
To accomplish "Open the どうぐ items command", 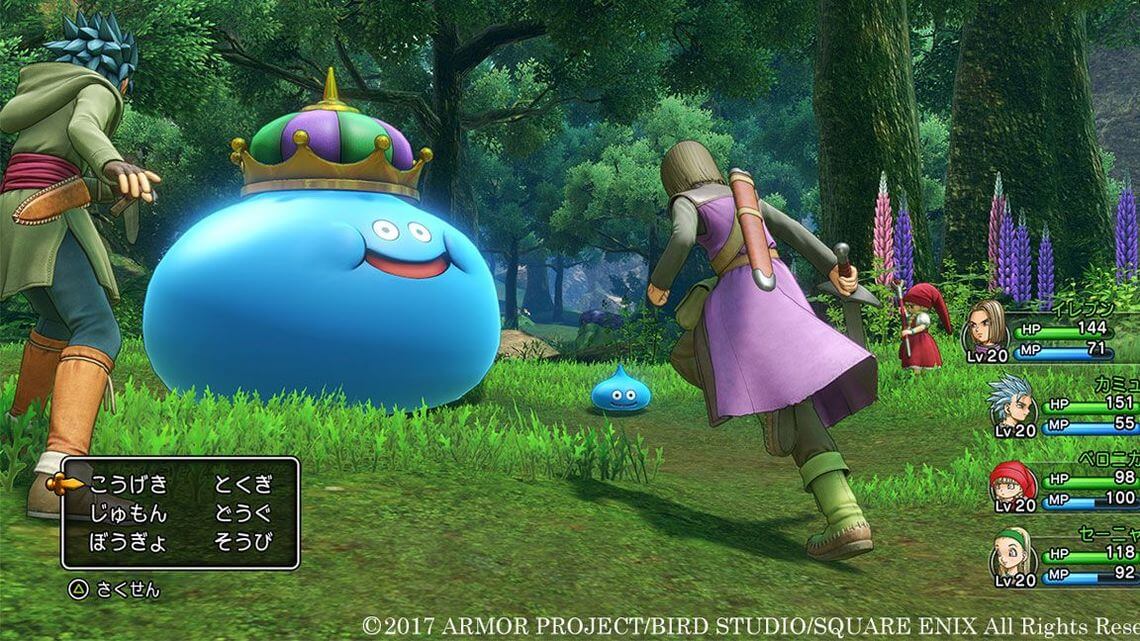I will (x=243, y=514).
